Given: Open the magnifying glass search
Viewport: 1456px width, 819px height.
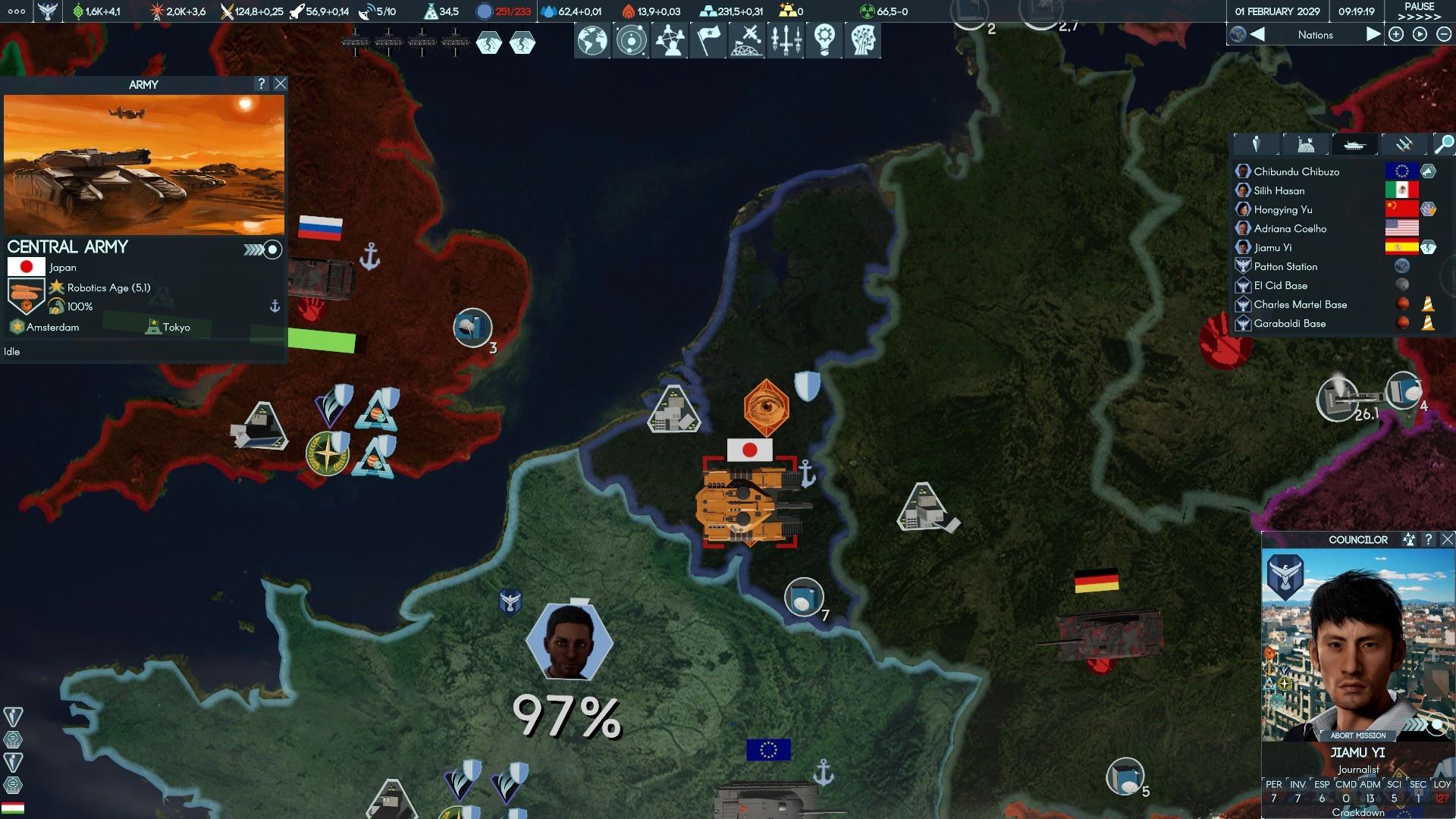Looking at the screenshot, I should click(1444, 144).
